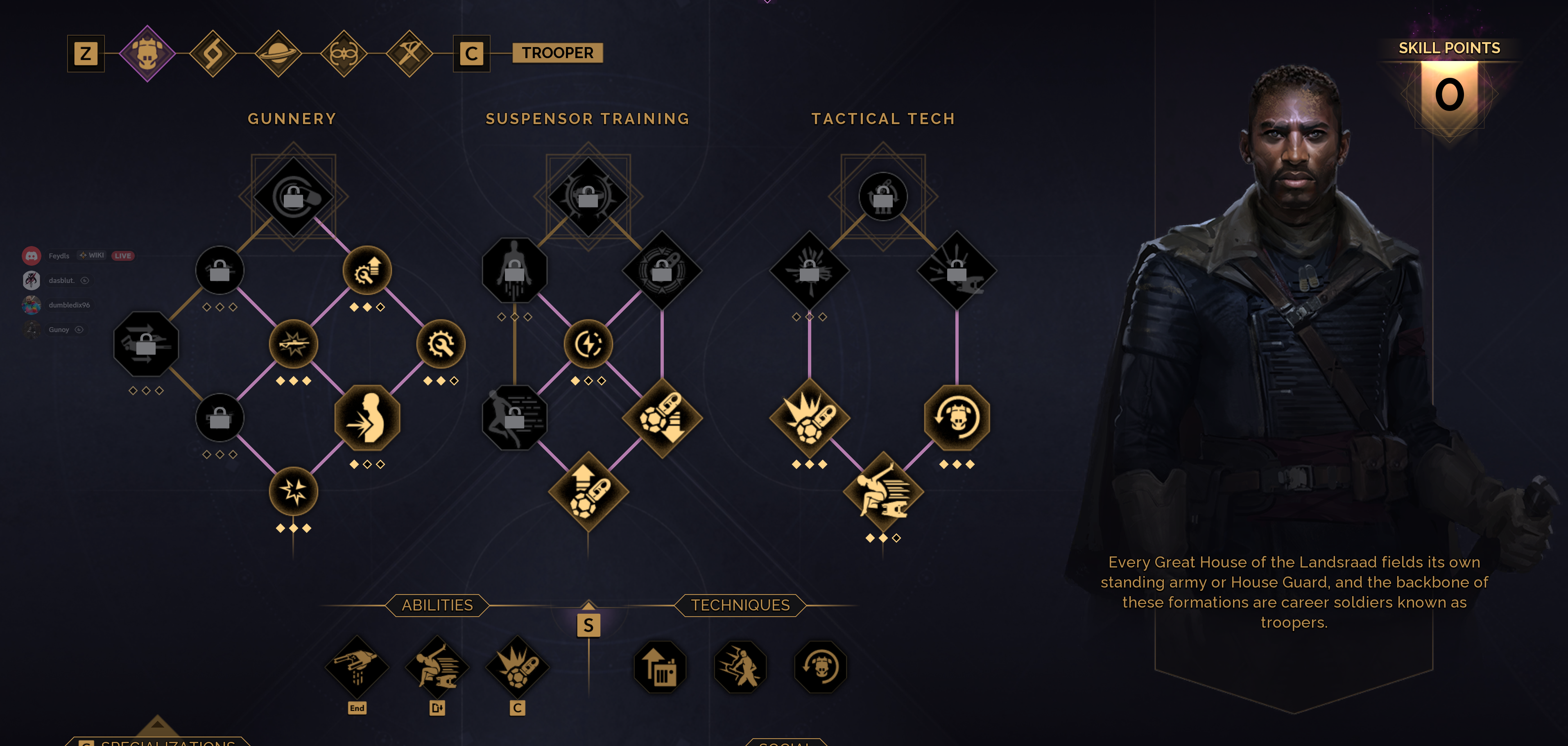This screenshot has width=1568, height=746.
Task: Expand the Specializations panel
Action: point(158,739)
